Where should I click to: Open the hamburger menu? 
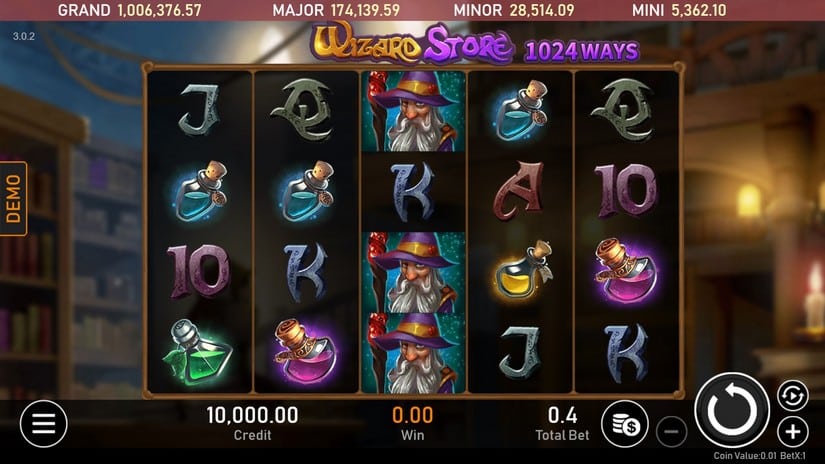[x=43, y=423]
